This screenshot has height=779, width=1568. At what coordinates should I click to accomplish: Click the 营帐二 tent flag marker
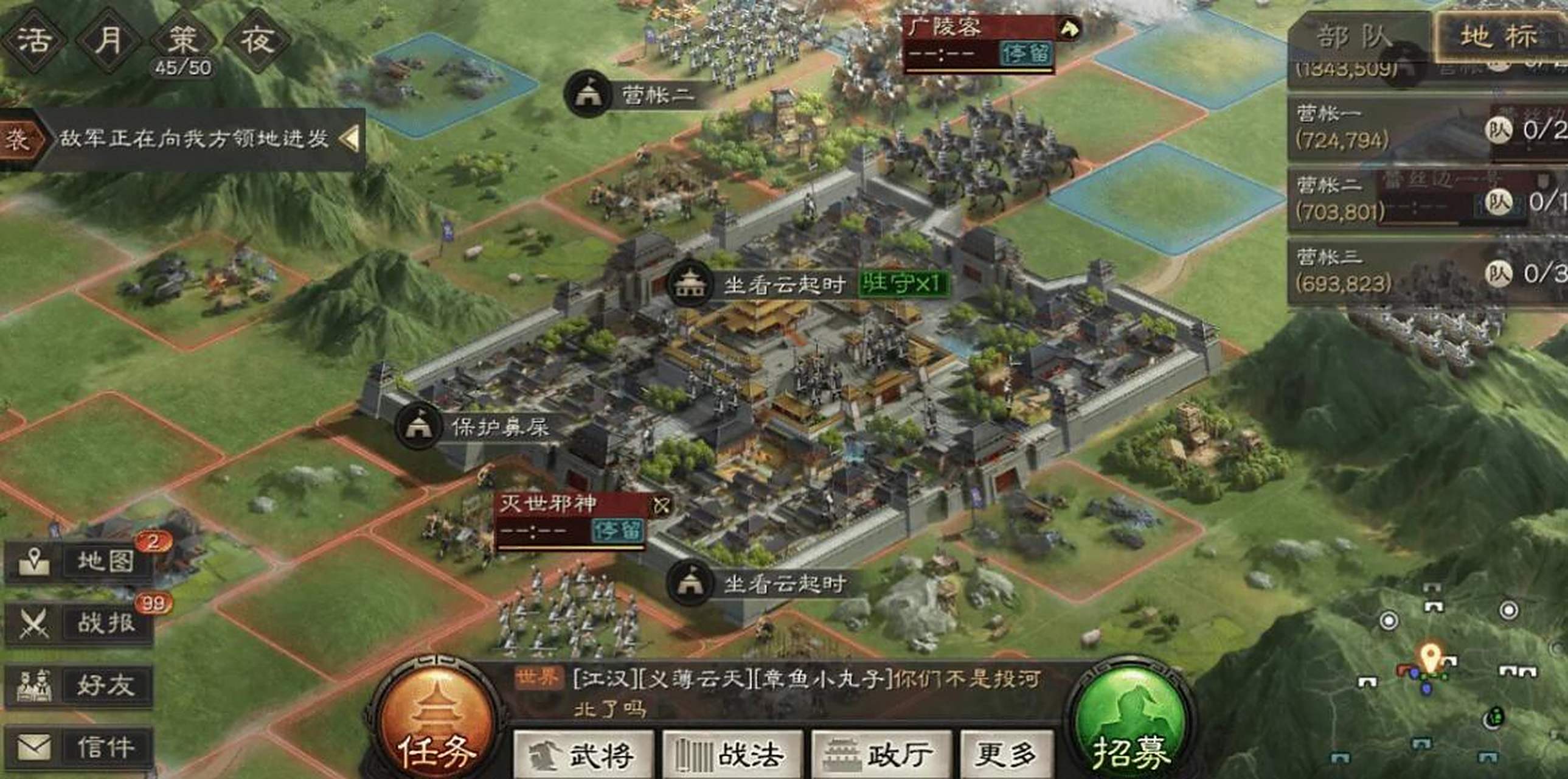(x=588, y=94)
